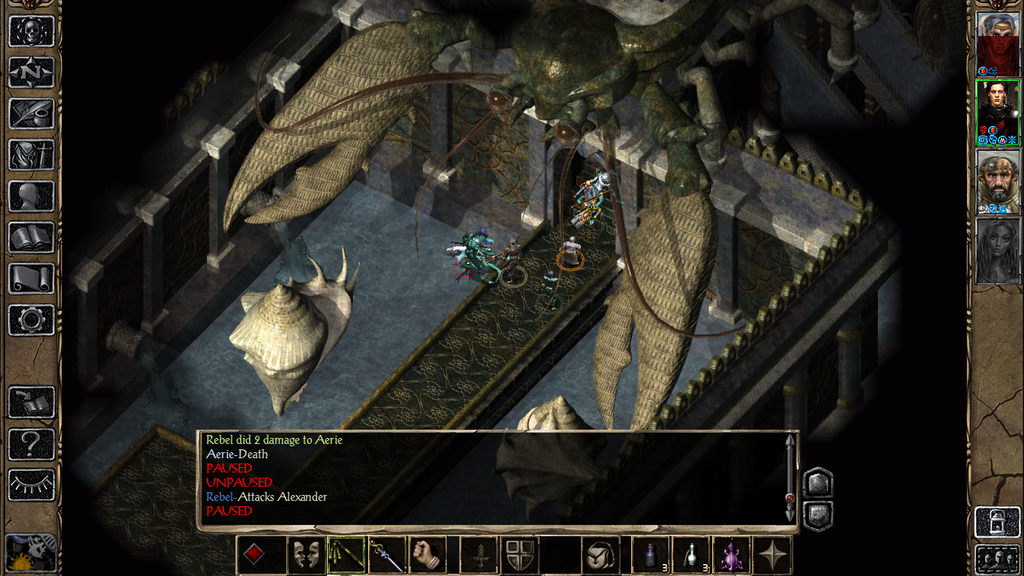Open the character record head icon
Image resolution: width=1024 pixels, height=576 pixels.
[x=31, y=196]
